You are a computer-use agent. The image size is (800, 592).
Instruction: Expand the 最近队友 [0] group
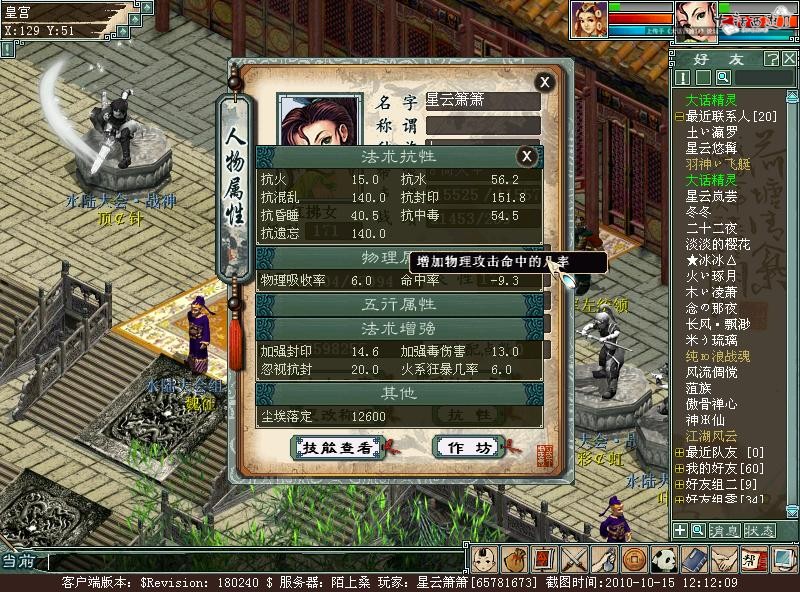(x=680, y=453)
